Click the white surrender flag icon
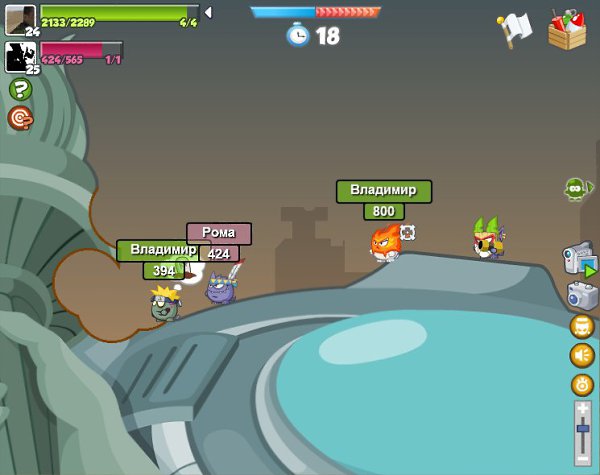Screen dimensions: 600x475 [514, 30]
